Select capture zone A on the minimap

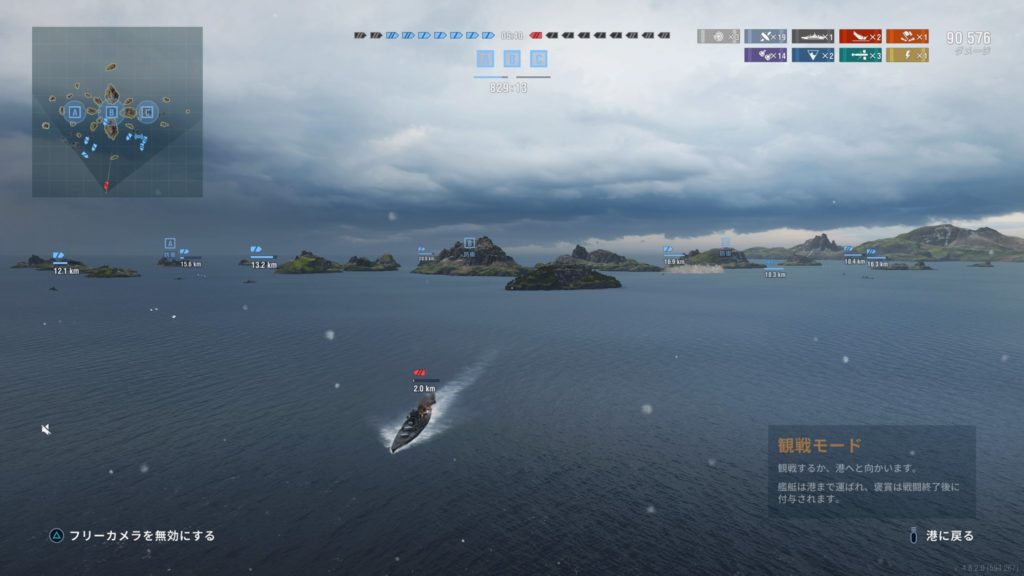point(75,112)
